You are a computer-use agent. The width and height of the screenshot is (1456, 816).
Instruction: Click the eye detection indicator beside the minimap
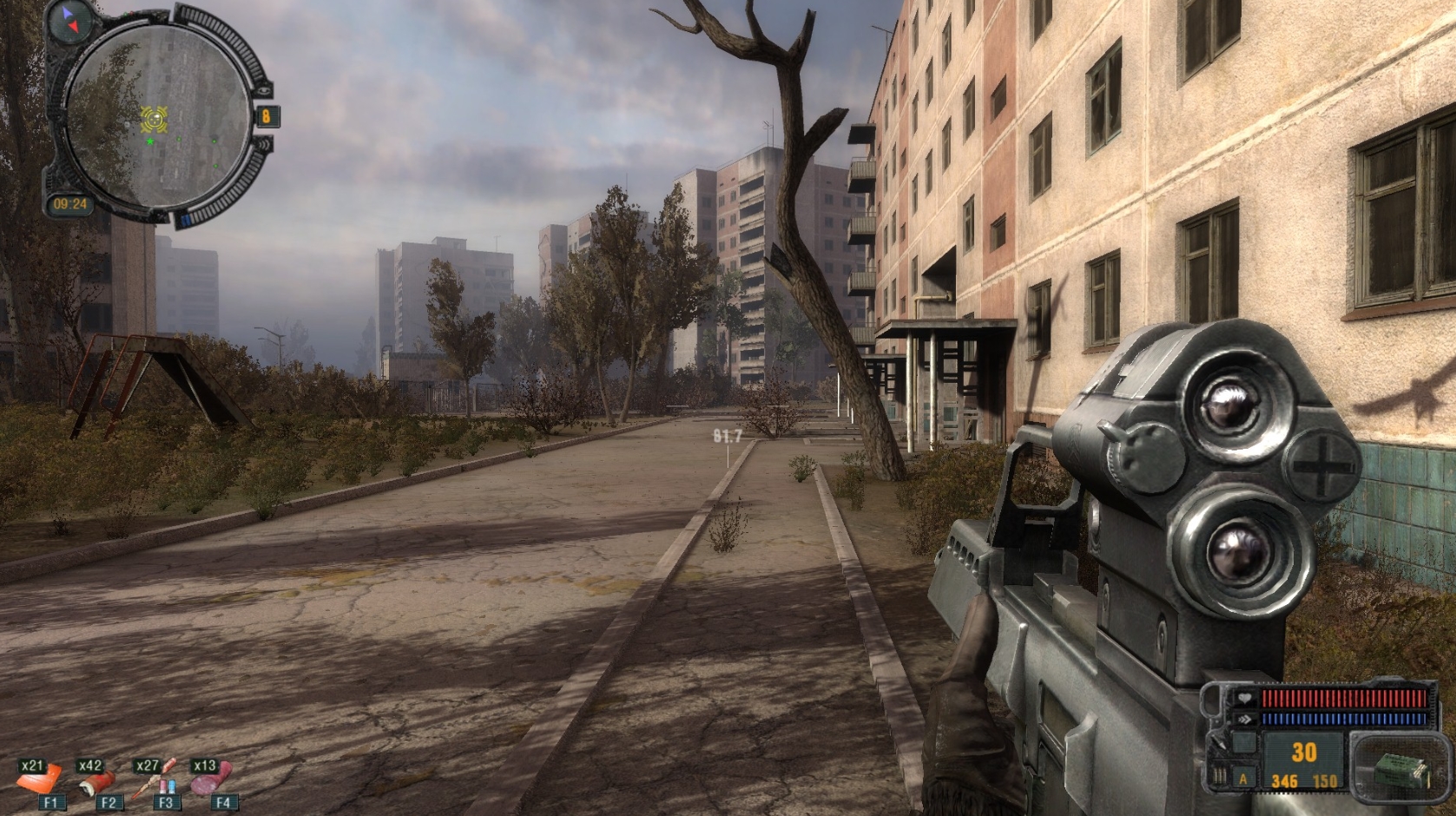(264, 90)
